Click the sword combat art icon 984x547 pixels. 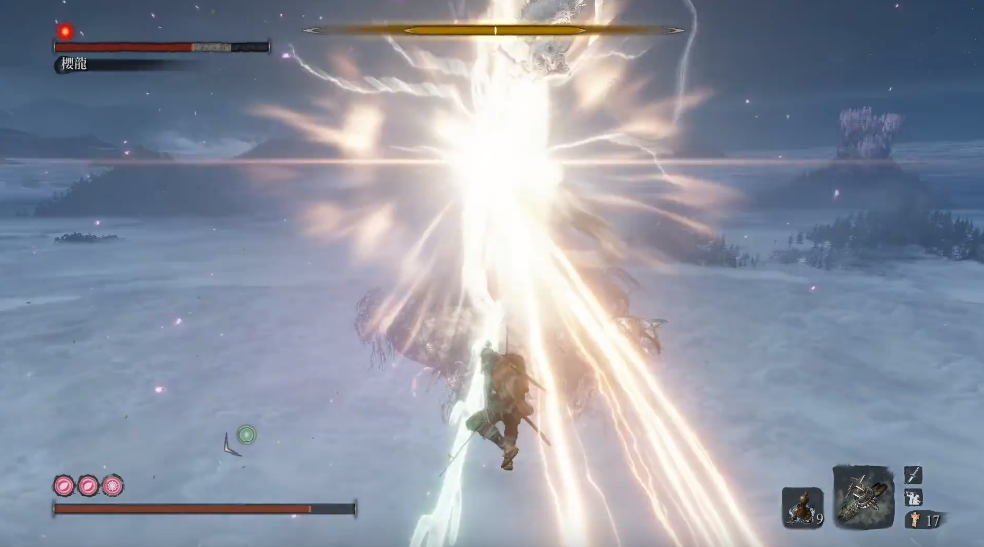tap(913, 475)
